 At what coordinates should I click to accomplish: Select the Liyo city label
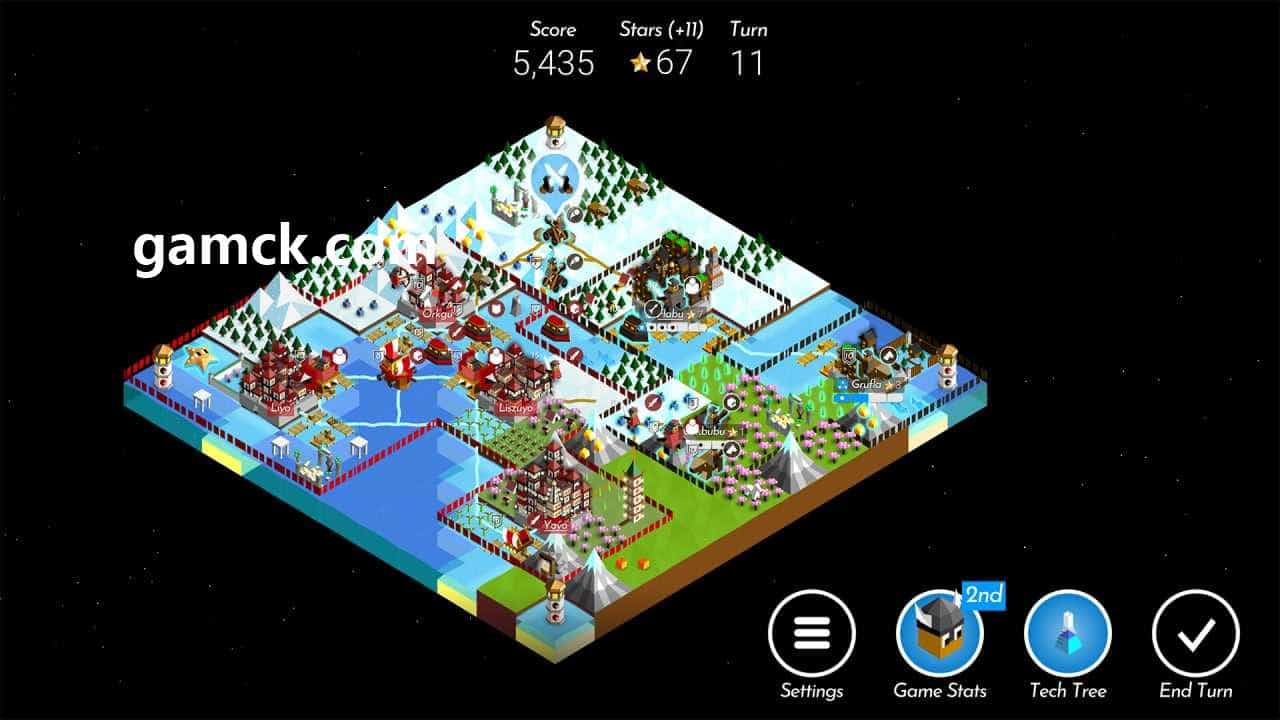coord(281,408)
